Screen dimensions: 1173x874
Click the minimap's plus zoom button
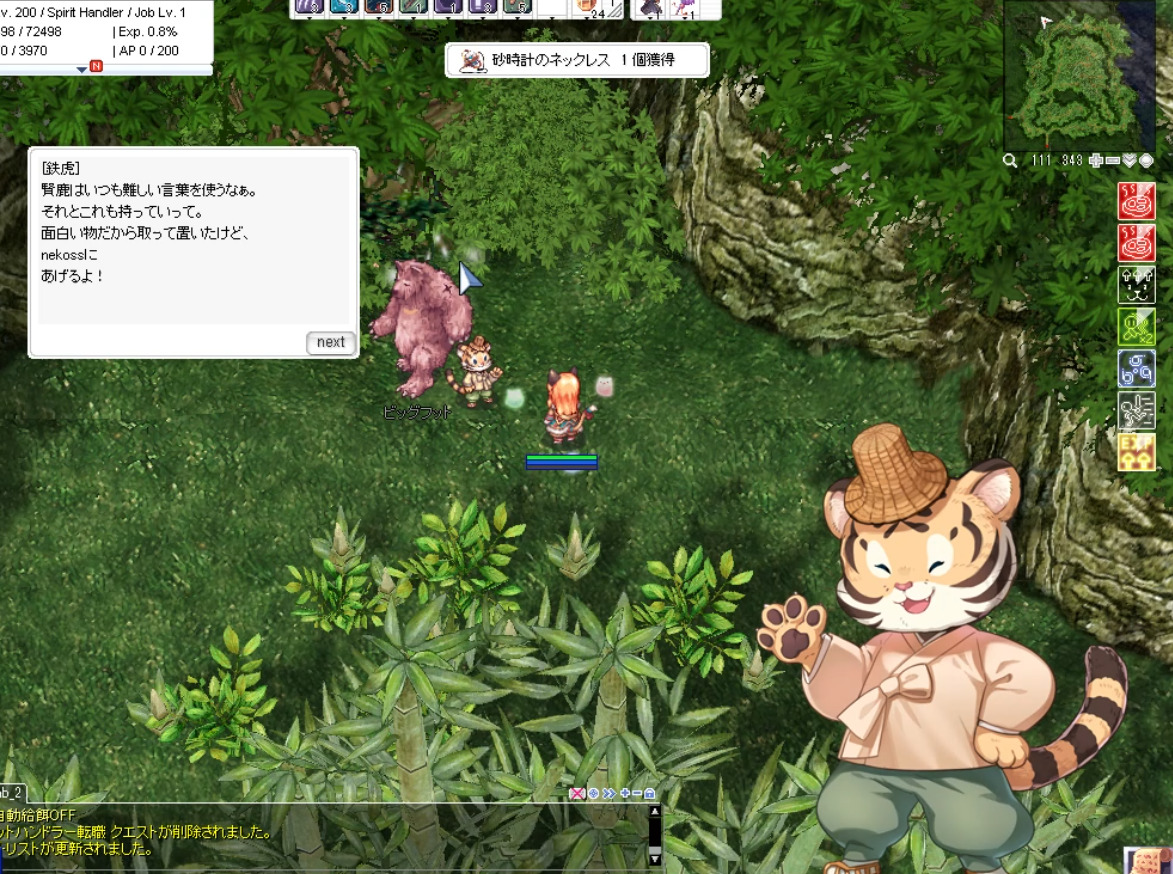[1096, 160]
